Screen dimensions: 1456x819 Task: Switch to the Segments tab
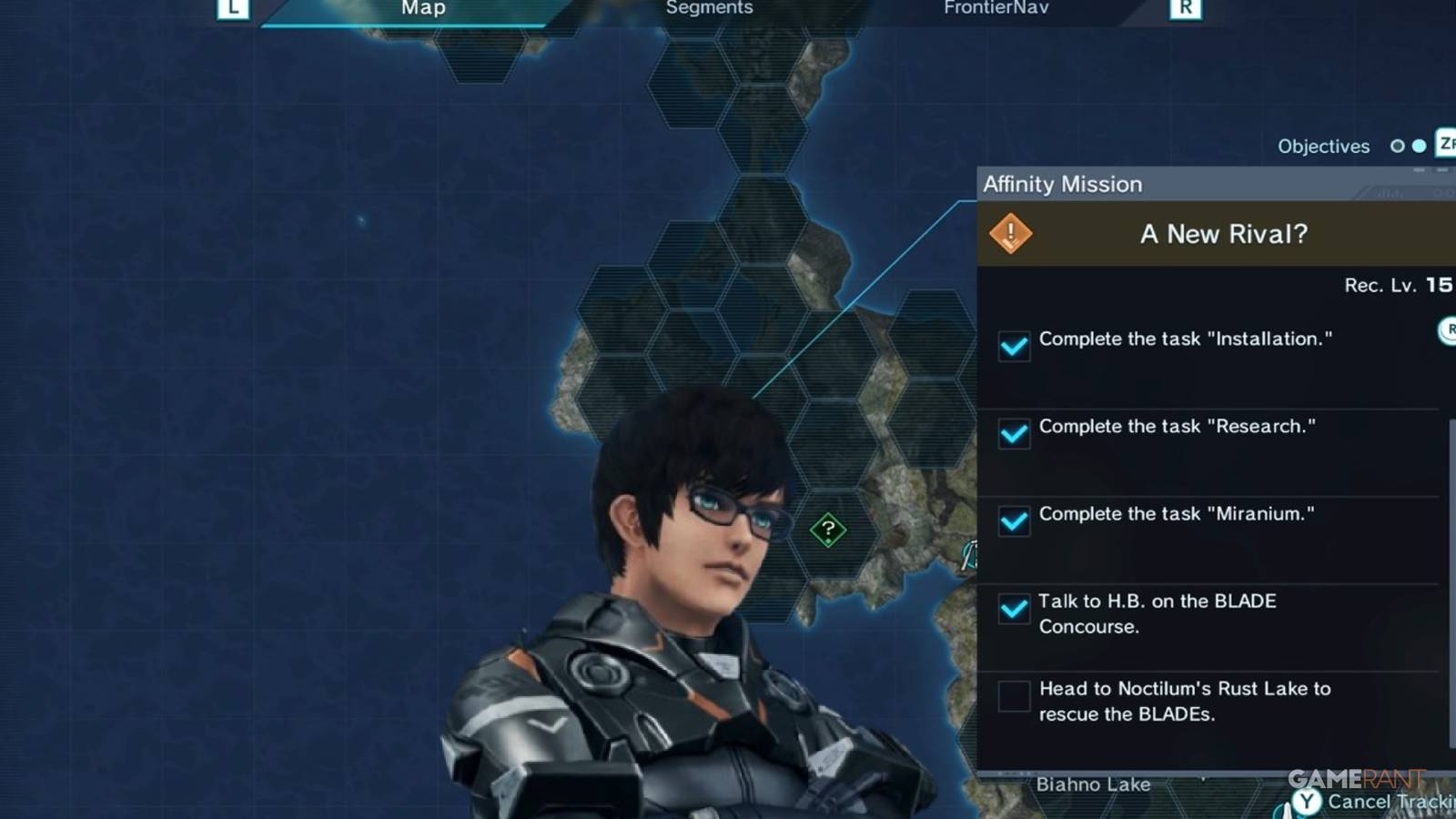click(x=709, y=8)
